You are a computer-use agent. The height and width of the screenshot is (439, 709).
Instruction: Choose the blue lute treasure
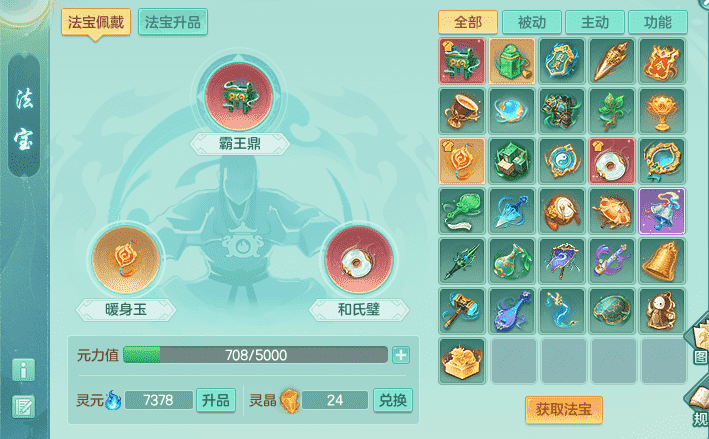[512, 310]
